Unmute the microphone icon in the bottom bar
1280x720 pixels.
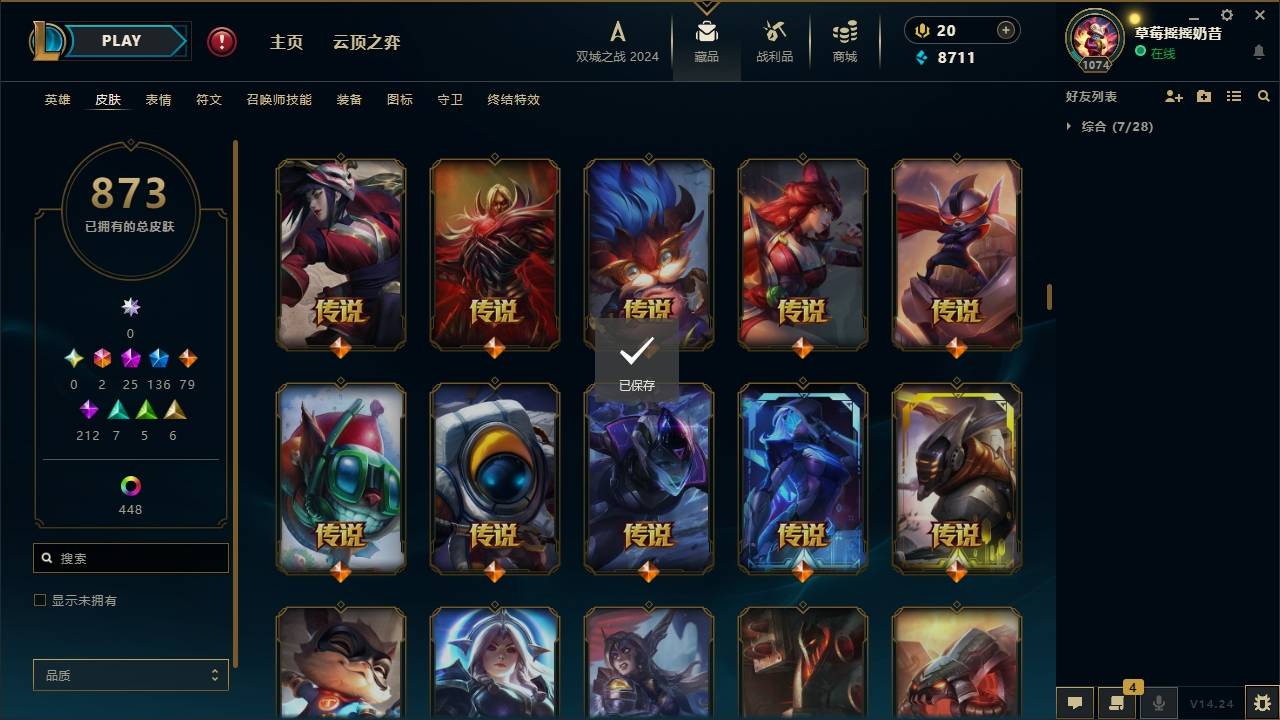1158,703
